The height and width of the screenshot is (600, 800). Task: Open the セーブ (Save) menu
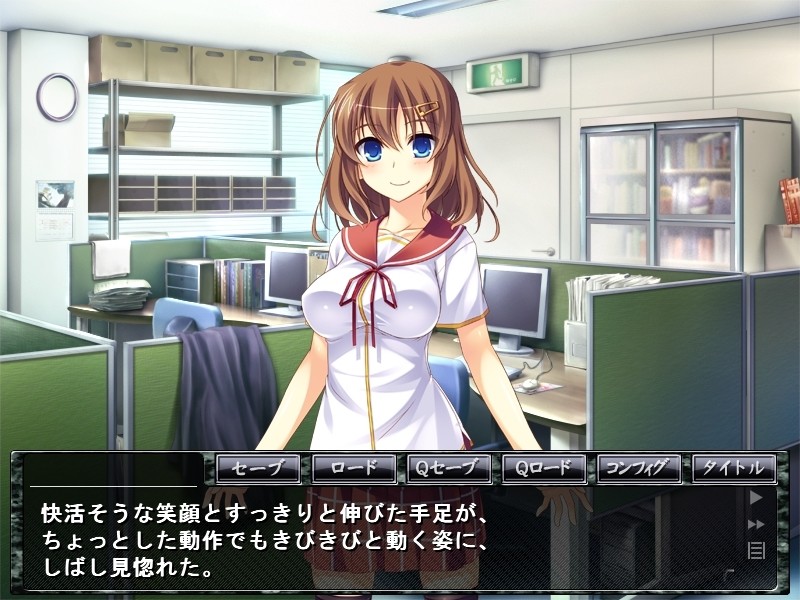258,468
